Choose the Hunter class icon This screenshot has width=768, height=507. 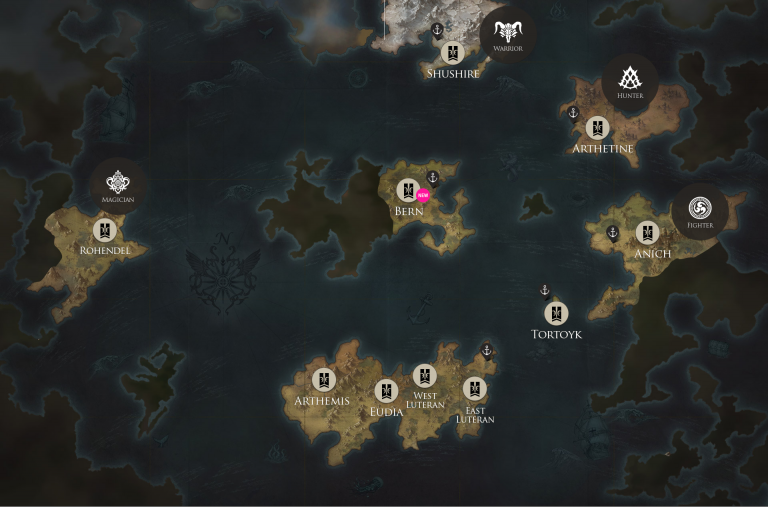coord(630,81)
